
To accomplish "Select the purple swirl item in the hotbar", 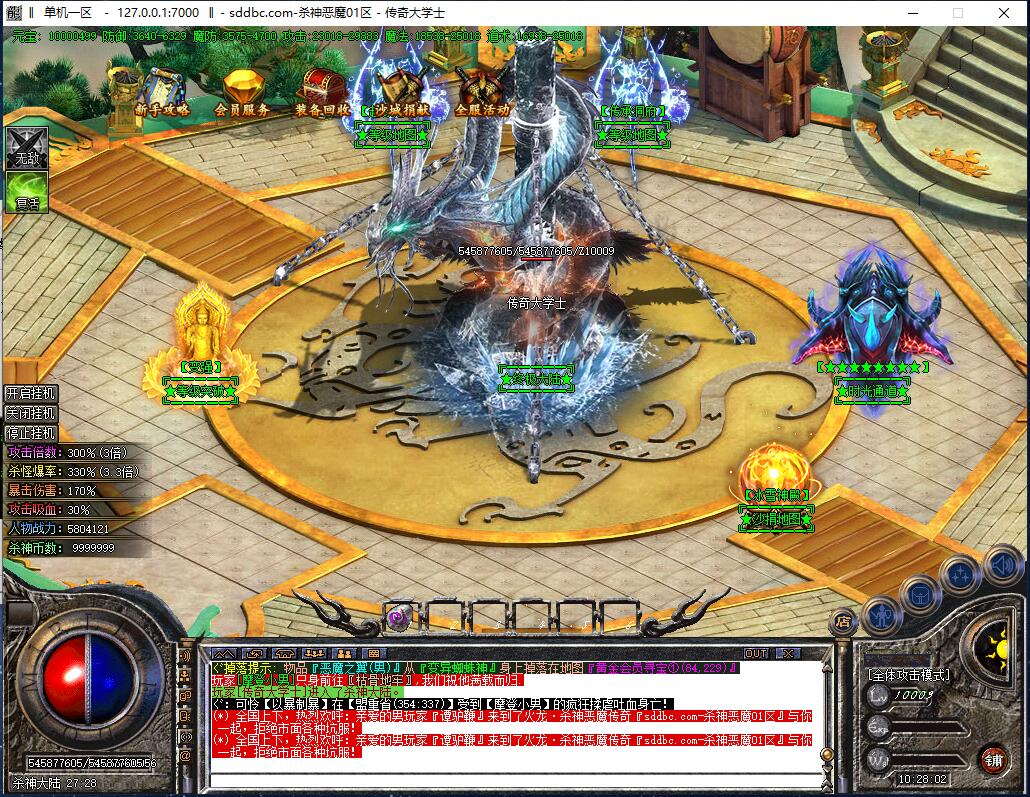I will [398, 616].
